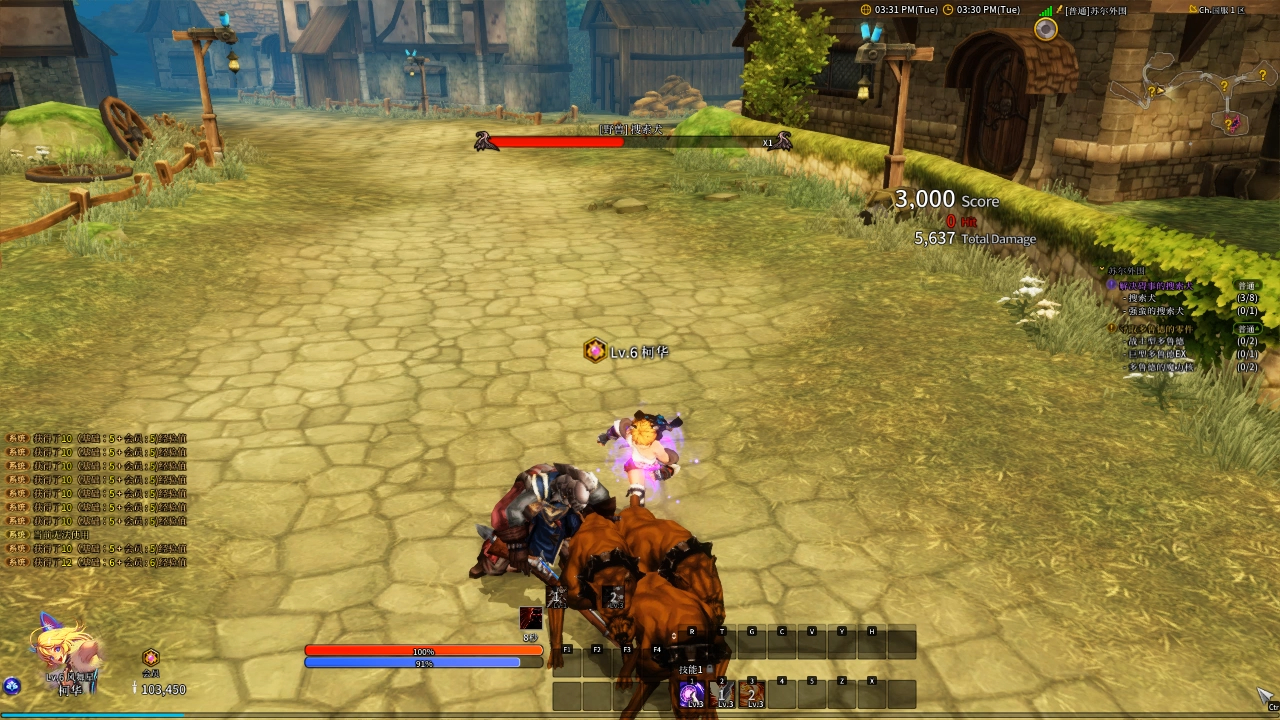Click the round blue emblem beside the portrait
Image resolution: width=1280 pixels, height=720 pixels.
tap(12, 686)
